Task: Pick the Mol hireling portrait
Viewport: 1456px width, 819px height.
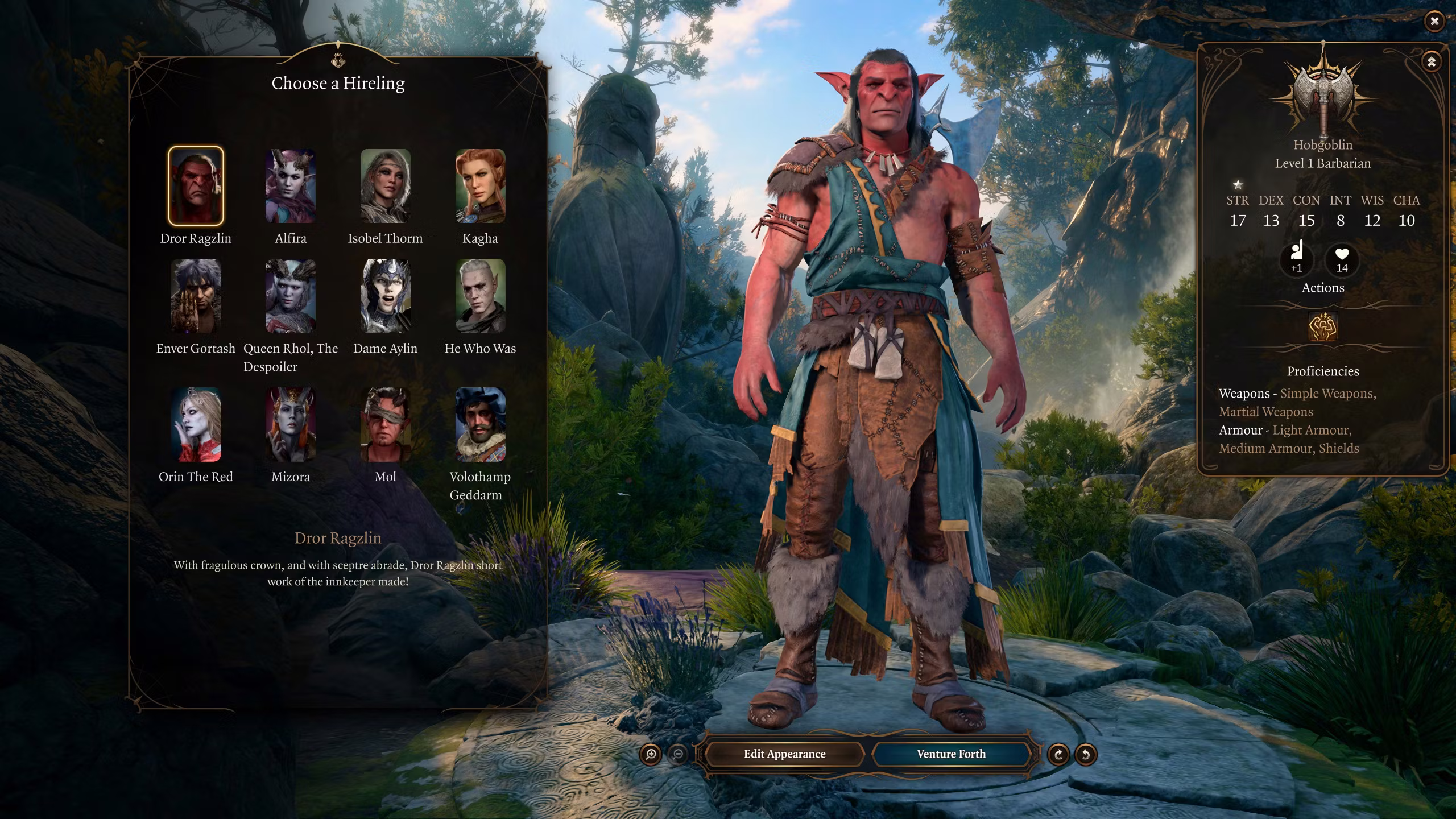Action: pyautogui.click(x=385, y=424)
